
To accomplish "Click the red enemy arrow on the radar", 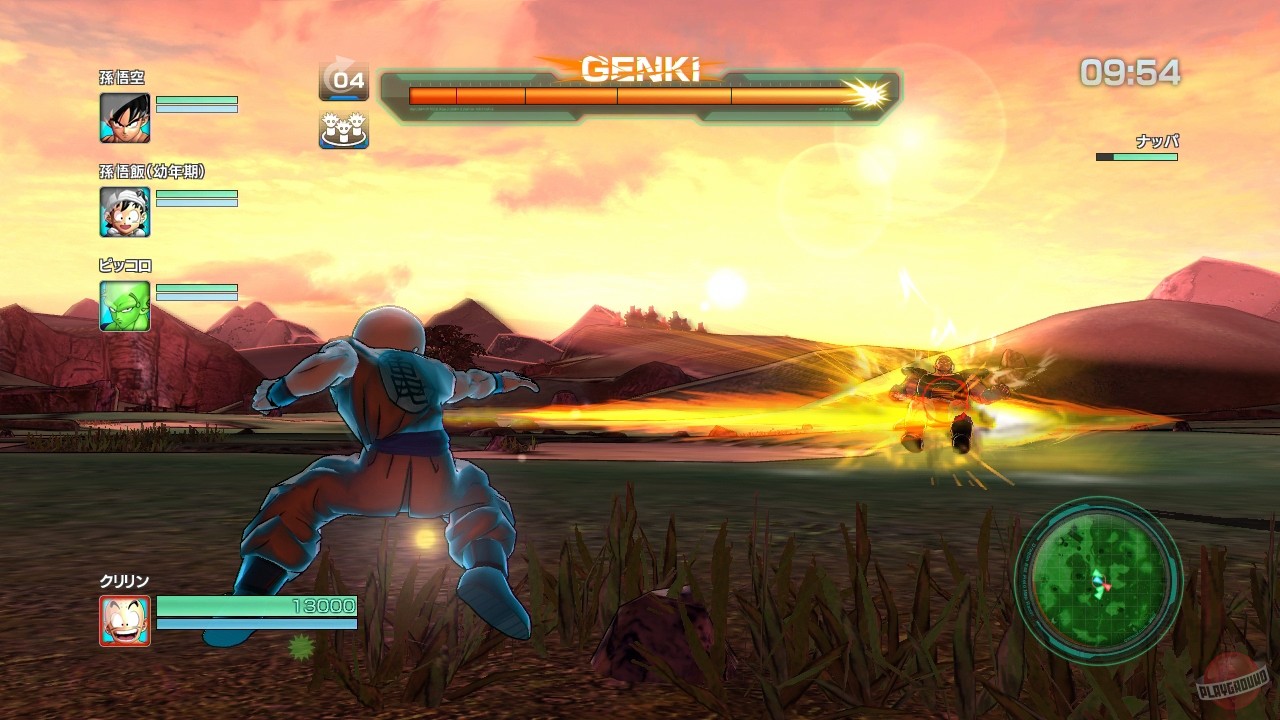I will [1106, 585].
